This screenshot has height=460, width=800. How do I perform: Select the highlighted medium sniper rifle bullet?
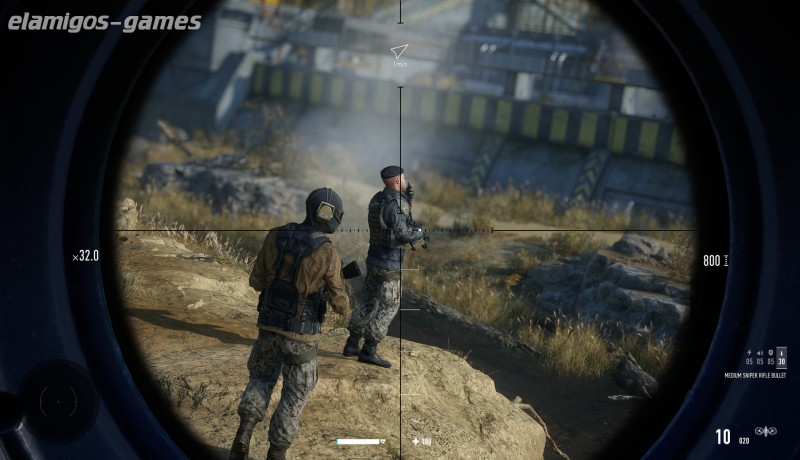(x=781, y=358)
